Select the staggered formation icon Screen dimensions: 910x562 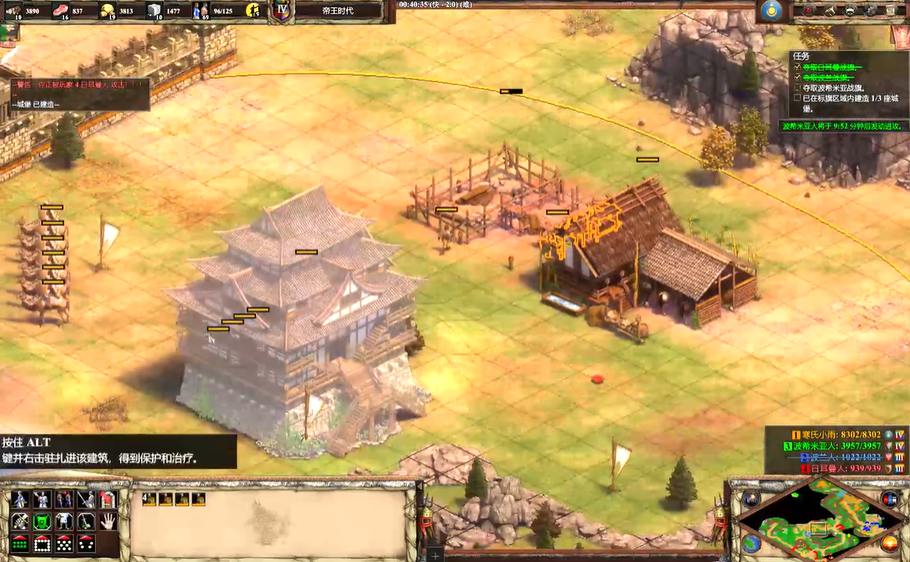64,544
